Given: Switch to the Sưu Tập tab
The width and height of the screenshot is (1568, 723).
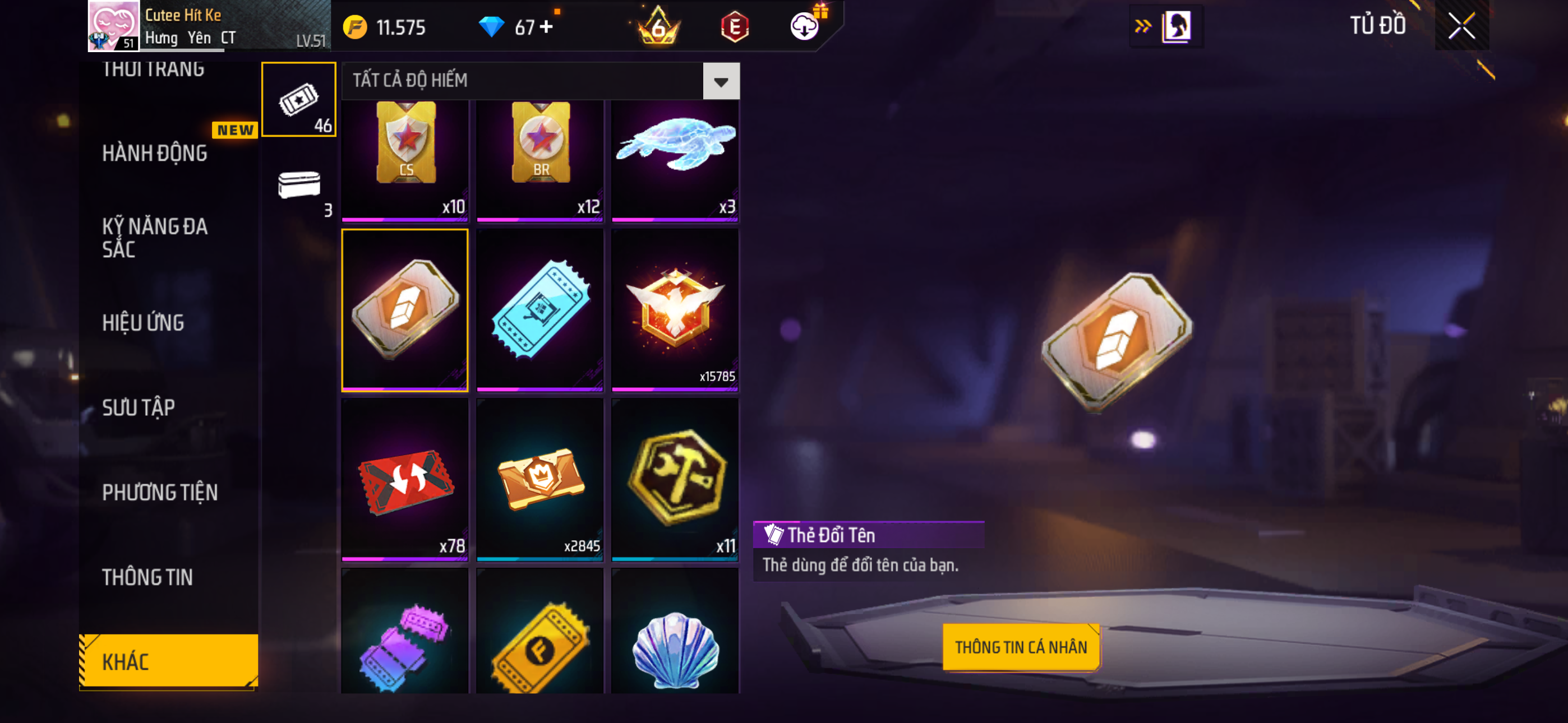Looking at the screenshot, I should pyautogui.click(x=139, y=407).
